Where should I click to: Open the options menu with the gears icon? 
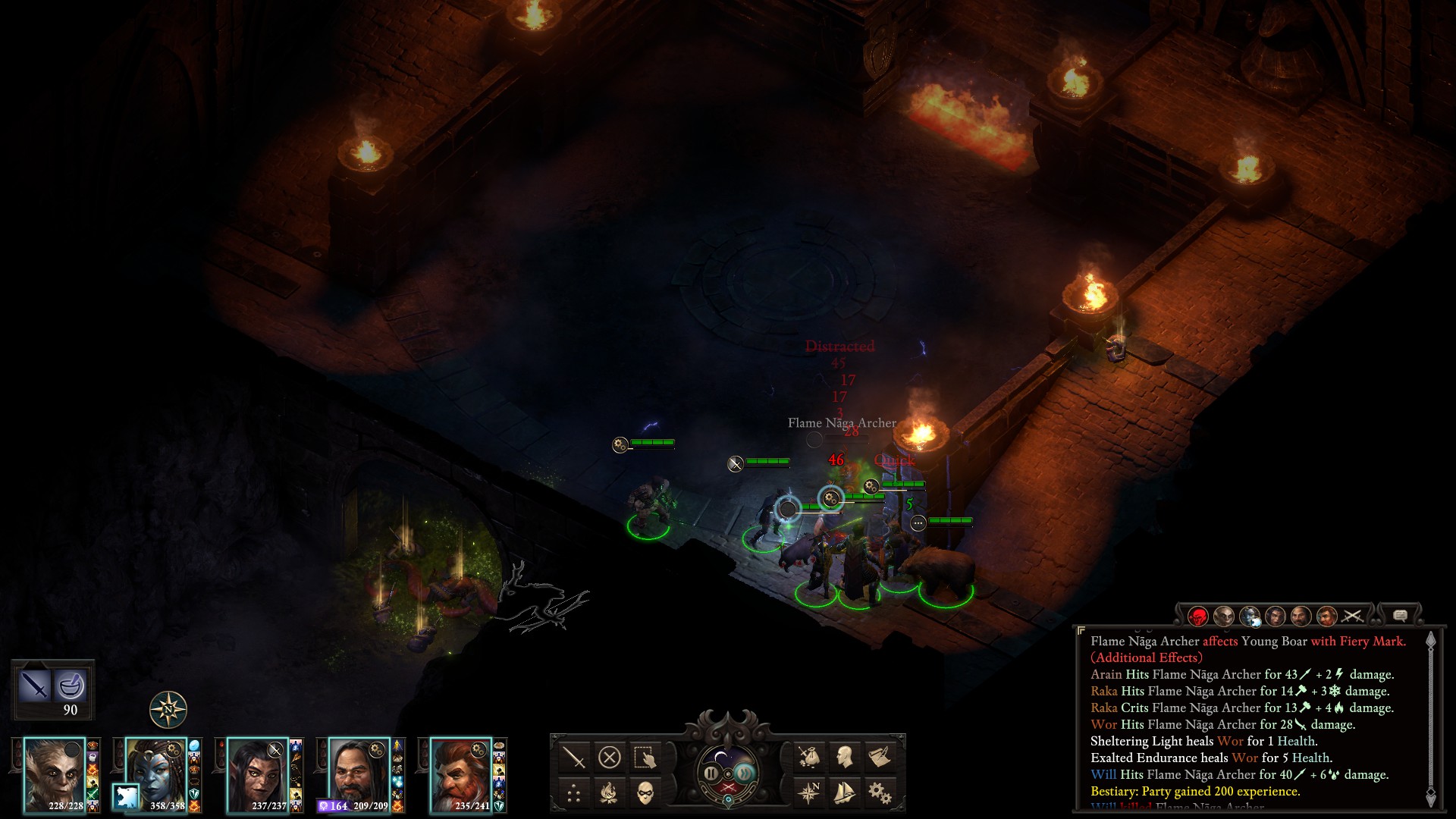(x=880, y=793)
